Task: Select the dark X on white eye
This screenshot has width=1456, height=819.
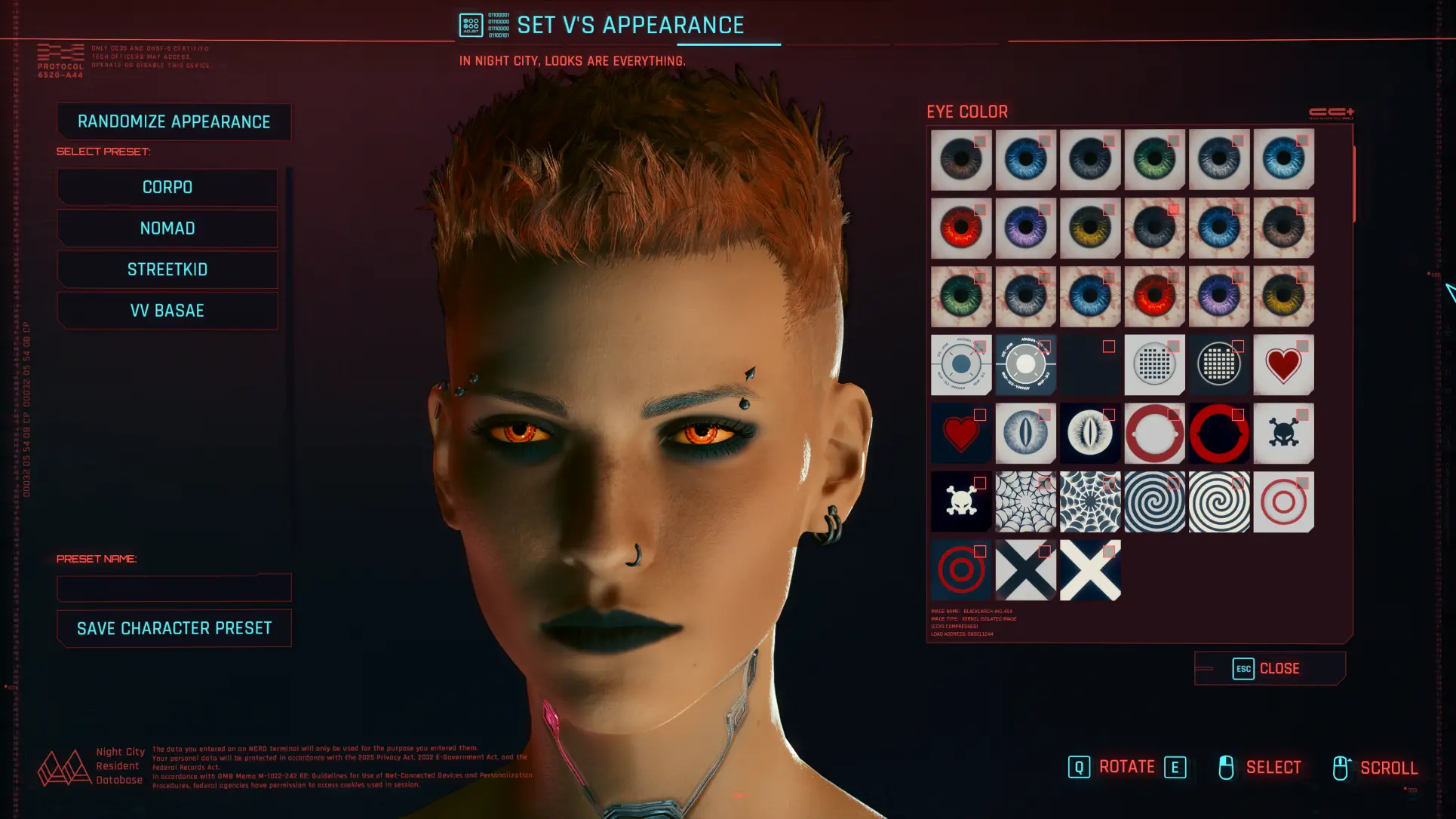Action: pos(1025,571)
